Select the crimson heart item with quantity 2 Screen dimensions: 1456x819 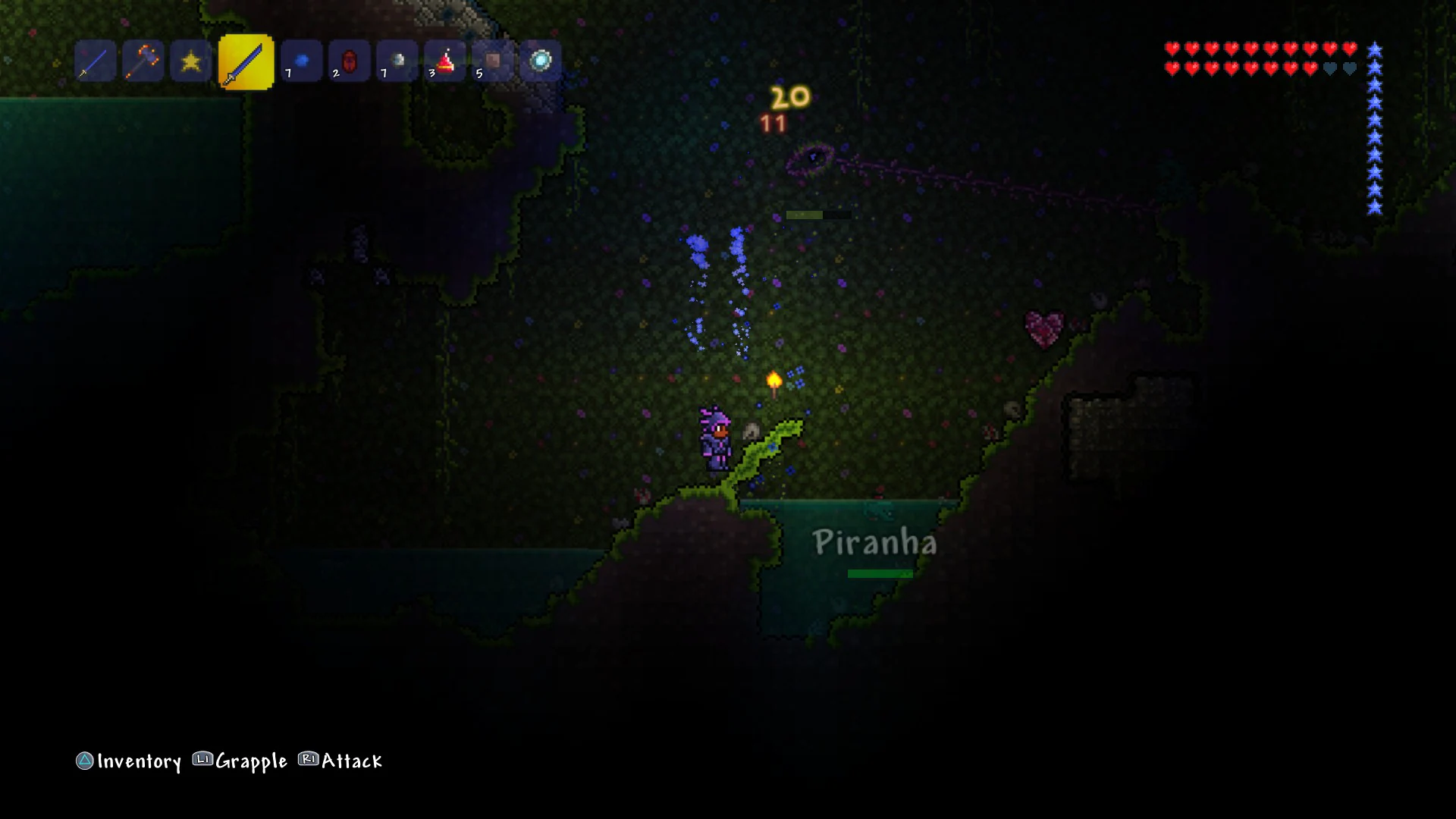pyautogui.click(x=349, y=61)
